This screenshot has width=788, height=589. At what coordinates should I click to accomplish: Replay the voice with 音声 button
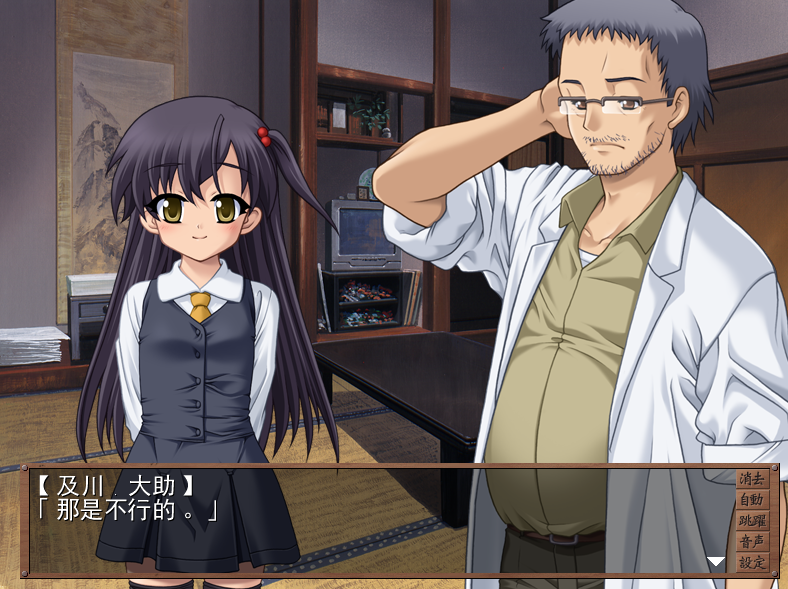click(751, 542)
